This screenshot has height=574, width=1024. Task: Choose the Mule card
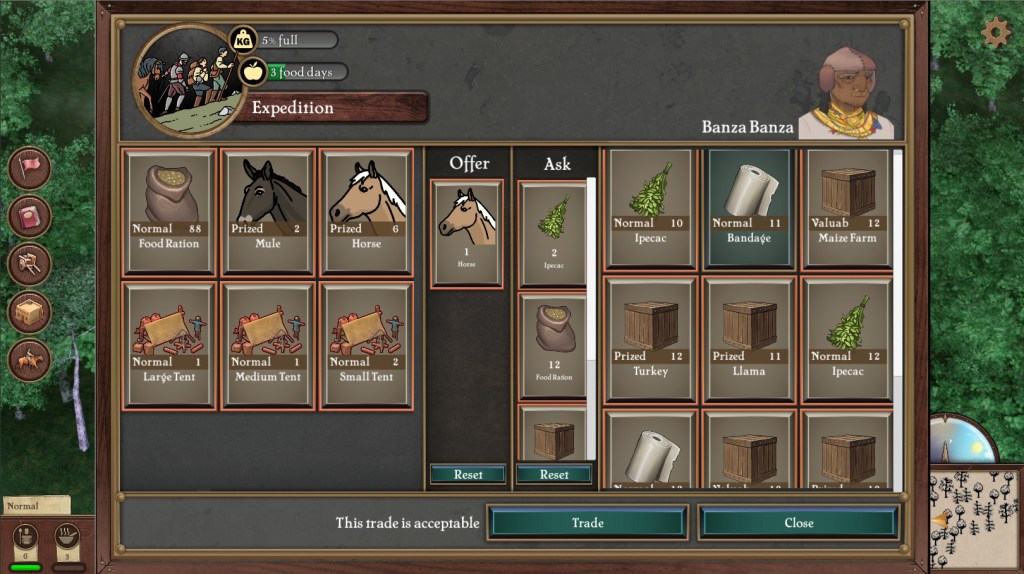[x=267, y=211]
